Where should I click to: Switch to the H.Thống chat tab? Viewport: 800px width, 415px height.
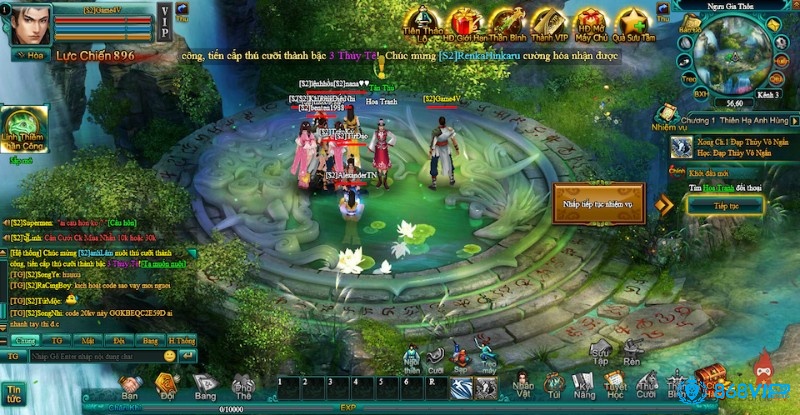point(184,341)
